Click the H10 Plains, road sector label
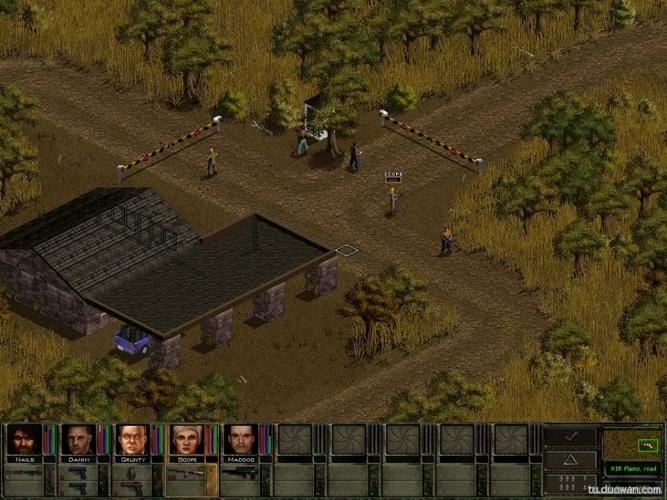667x500 pixels. coord(632,468)
